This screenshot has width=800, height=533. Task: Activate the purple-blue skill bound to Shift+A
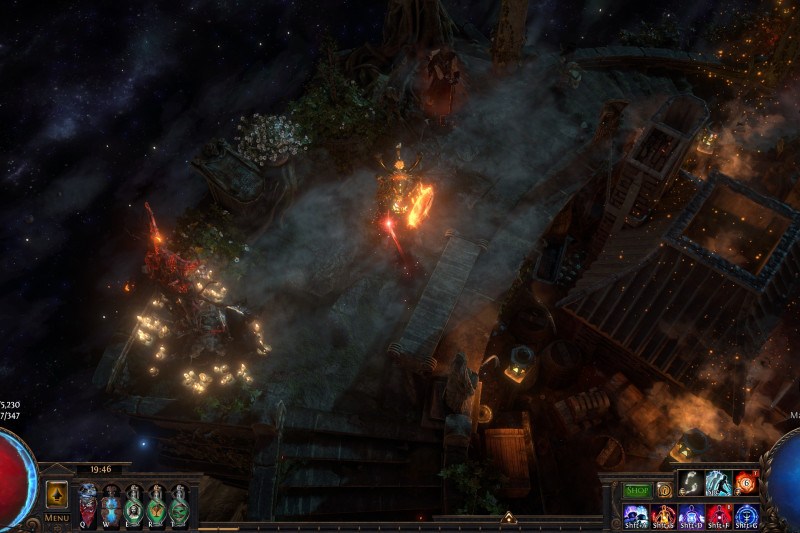tap(635, 515)
